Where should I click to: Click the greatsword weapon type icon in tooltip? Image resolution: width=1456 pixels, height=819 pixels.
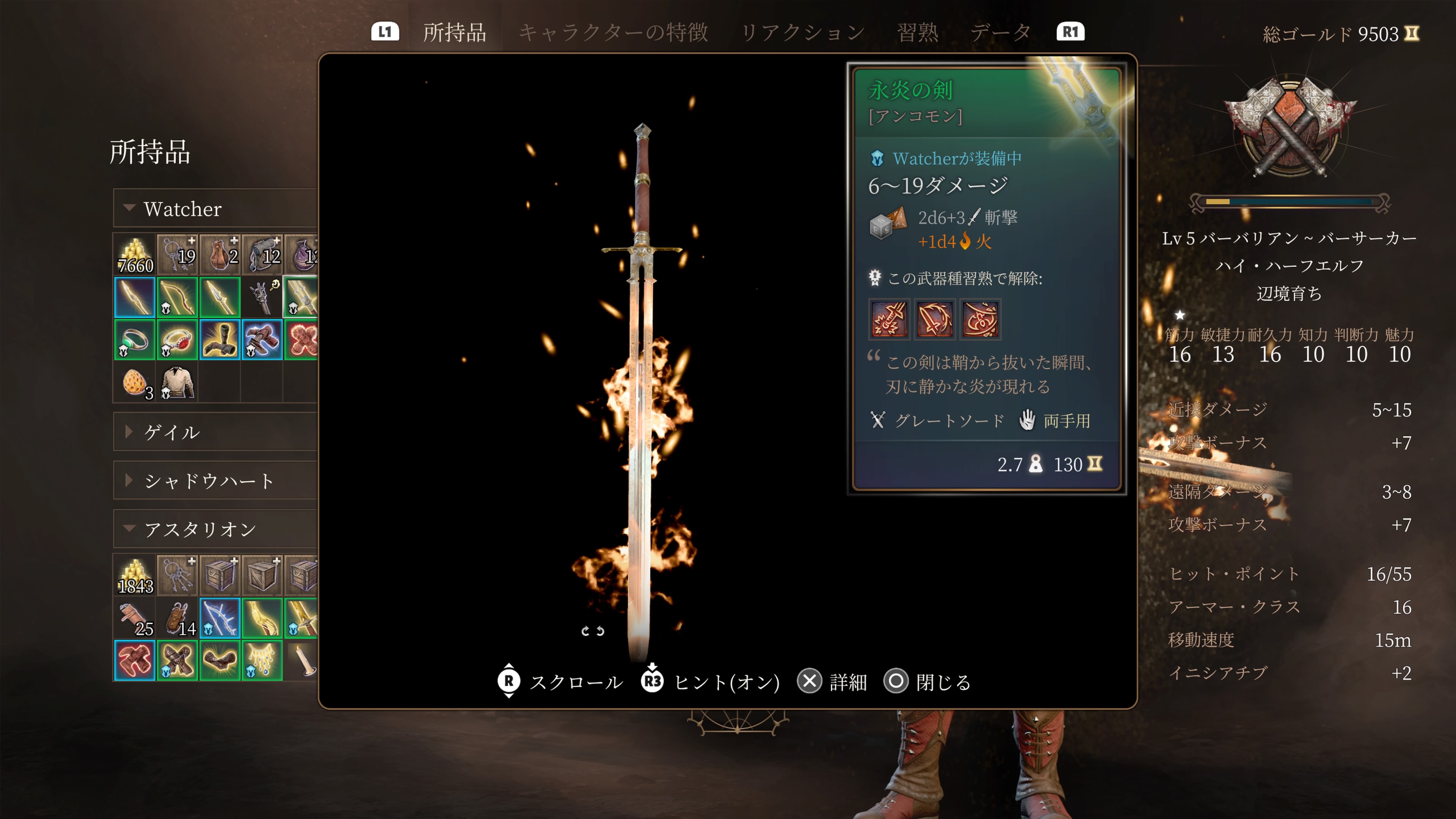tap(878, 420)
